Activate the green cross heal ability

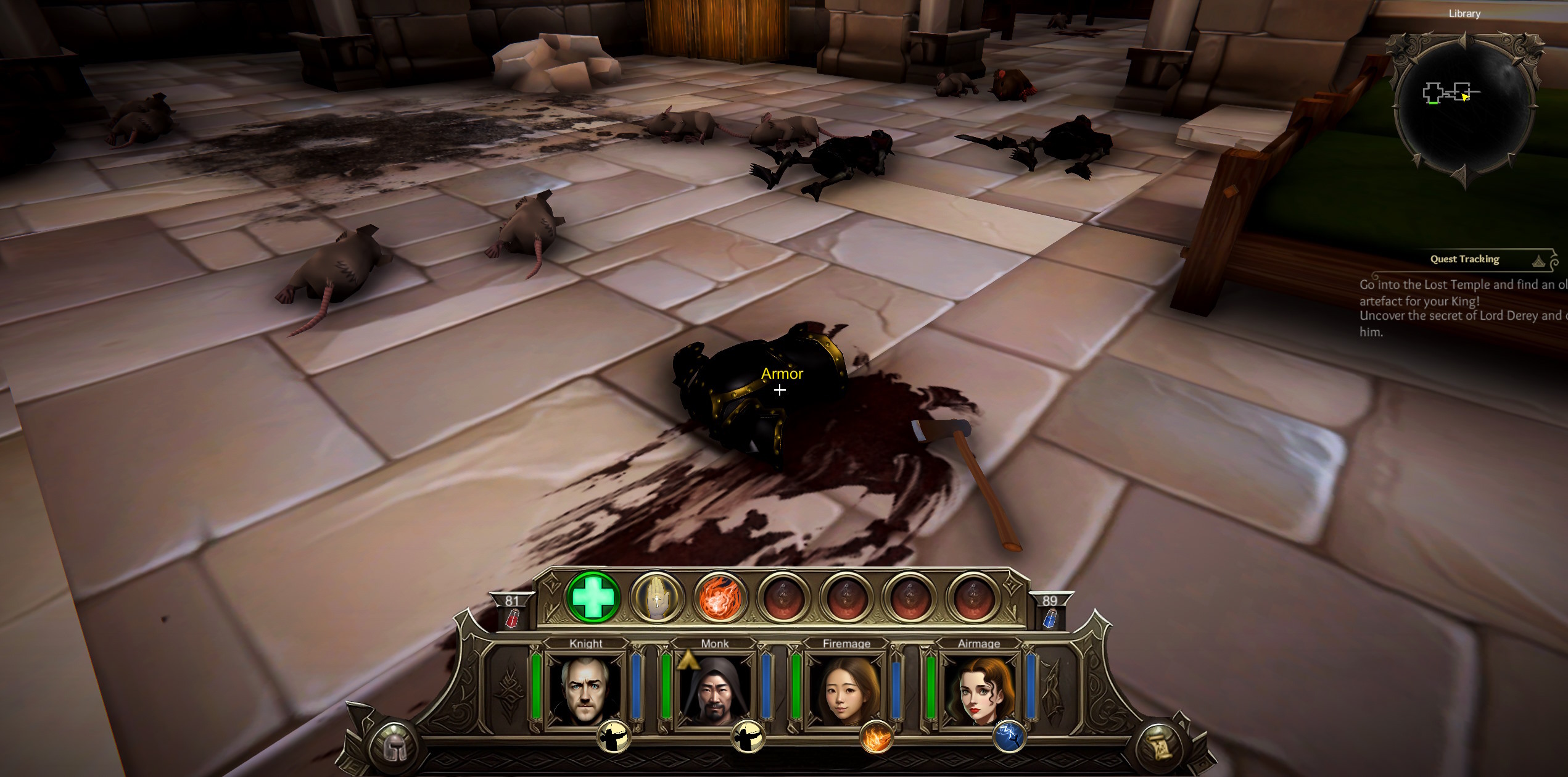593,597
